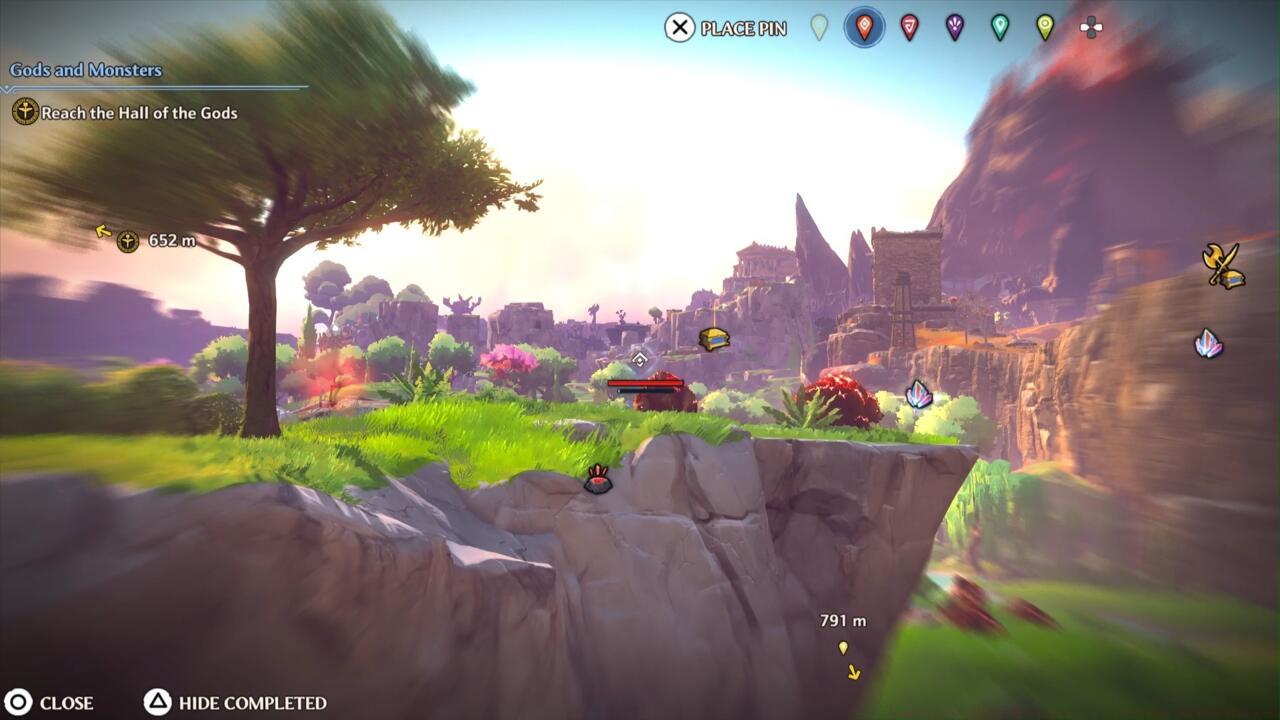Choose the red pin marker type
This screenshot has width=1280, height=720.
(909, 27)
